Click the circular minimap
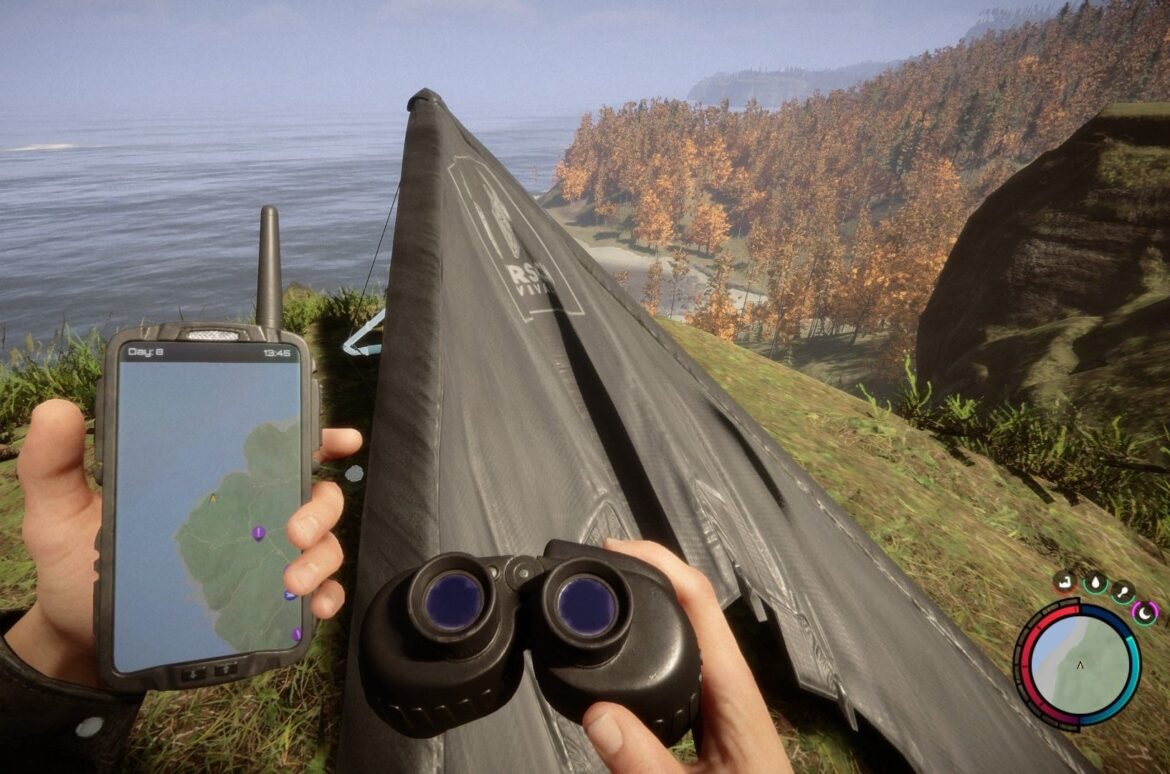 pos(1079,664)
